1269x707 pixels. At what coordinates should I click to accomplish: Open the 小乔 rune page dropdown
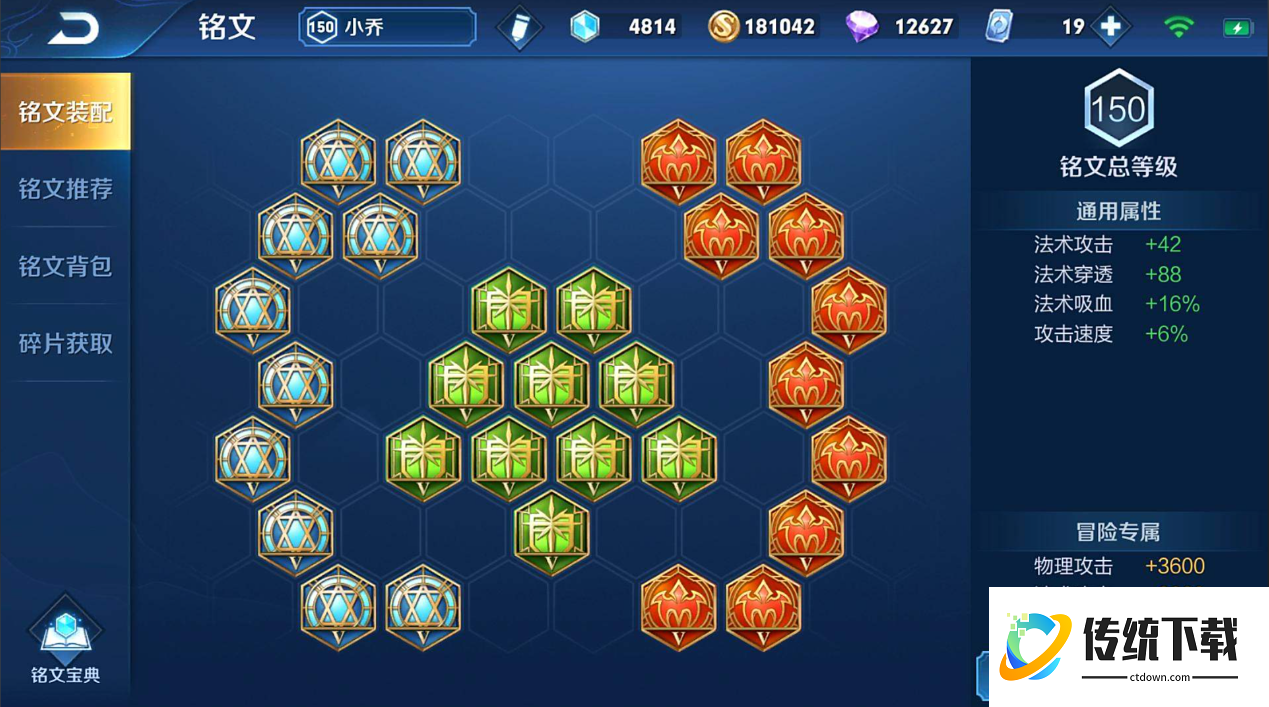387,27
